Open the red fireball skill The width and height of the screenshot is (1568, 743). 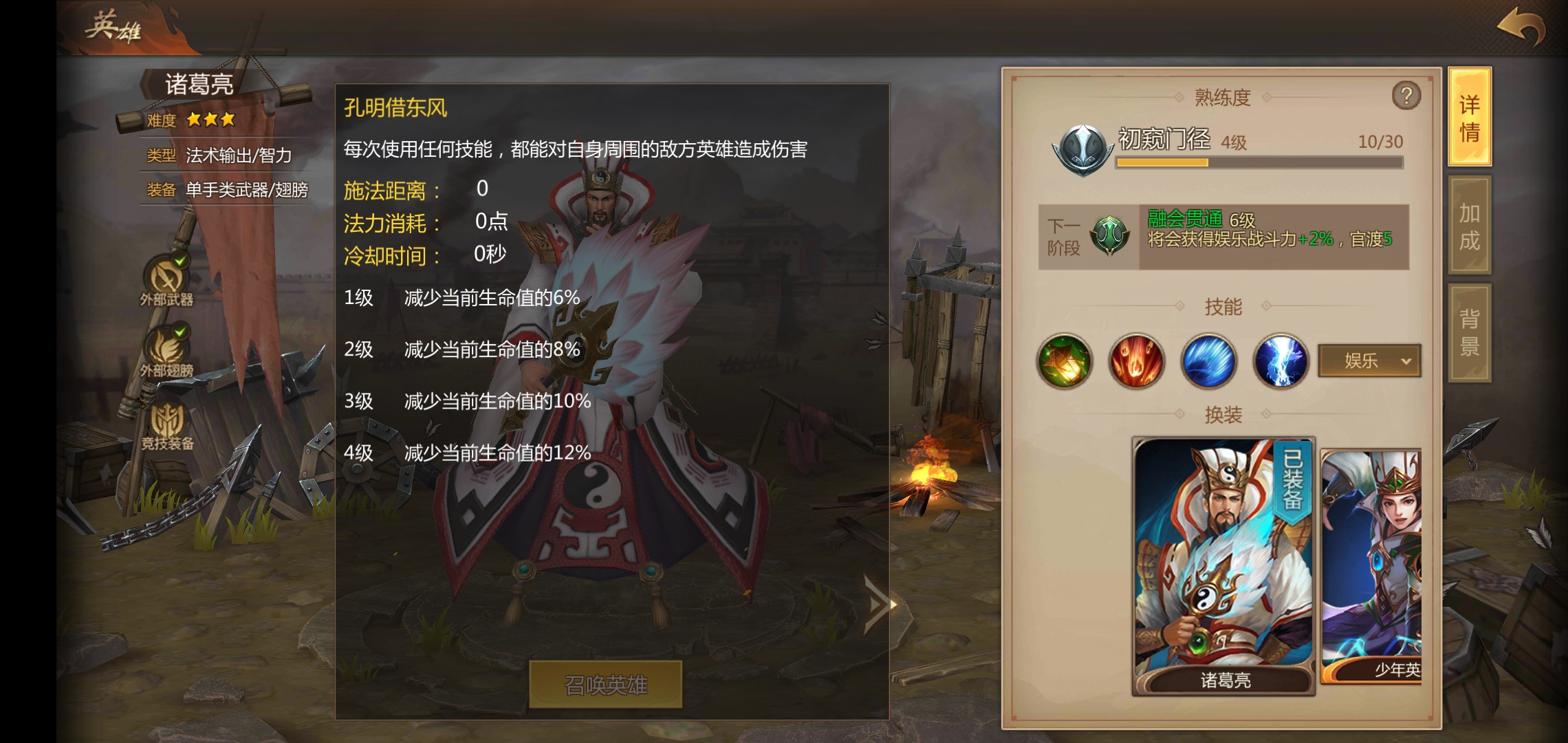click(1136, 361)
